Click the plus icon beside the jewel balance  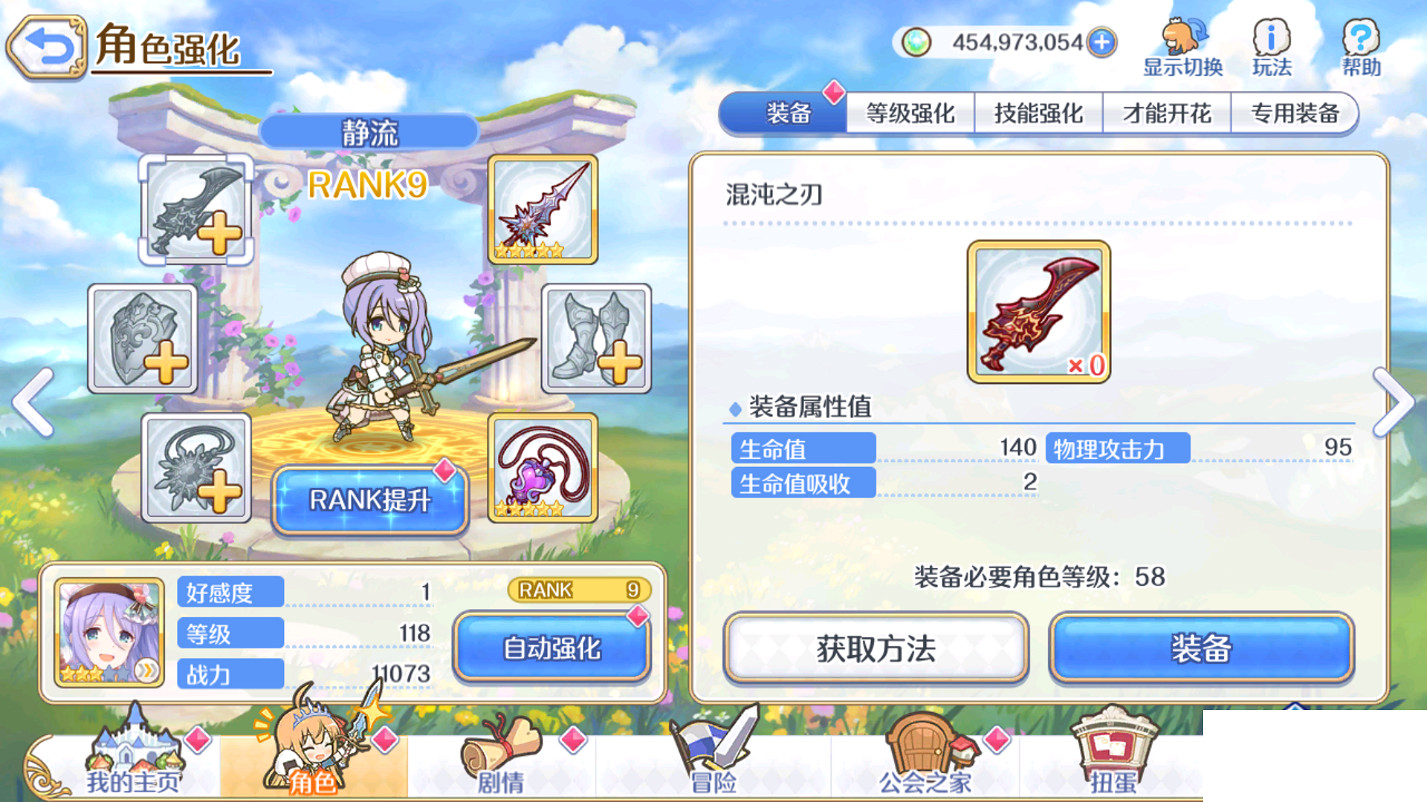coord(1099,43)
